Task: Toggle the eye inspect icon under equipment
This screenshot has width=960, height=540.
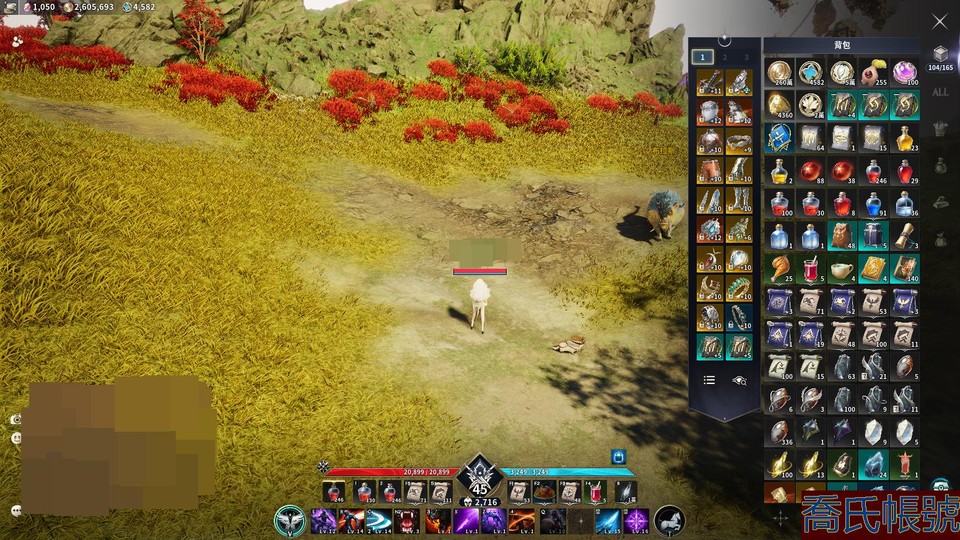Action: coord(739,380)
